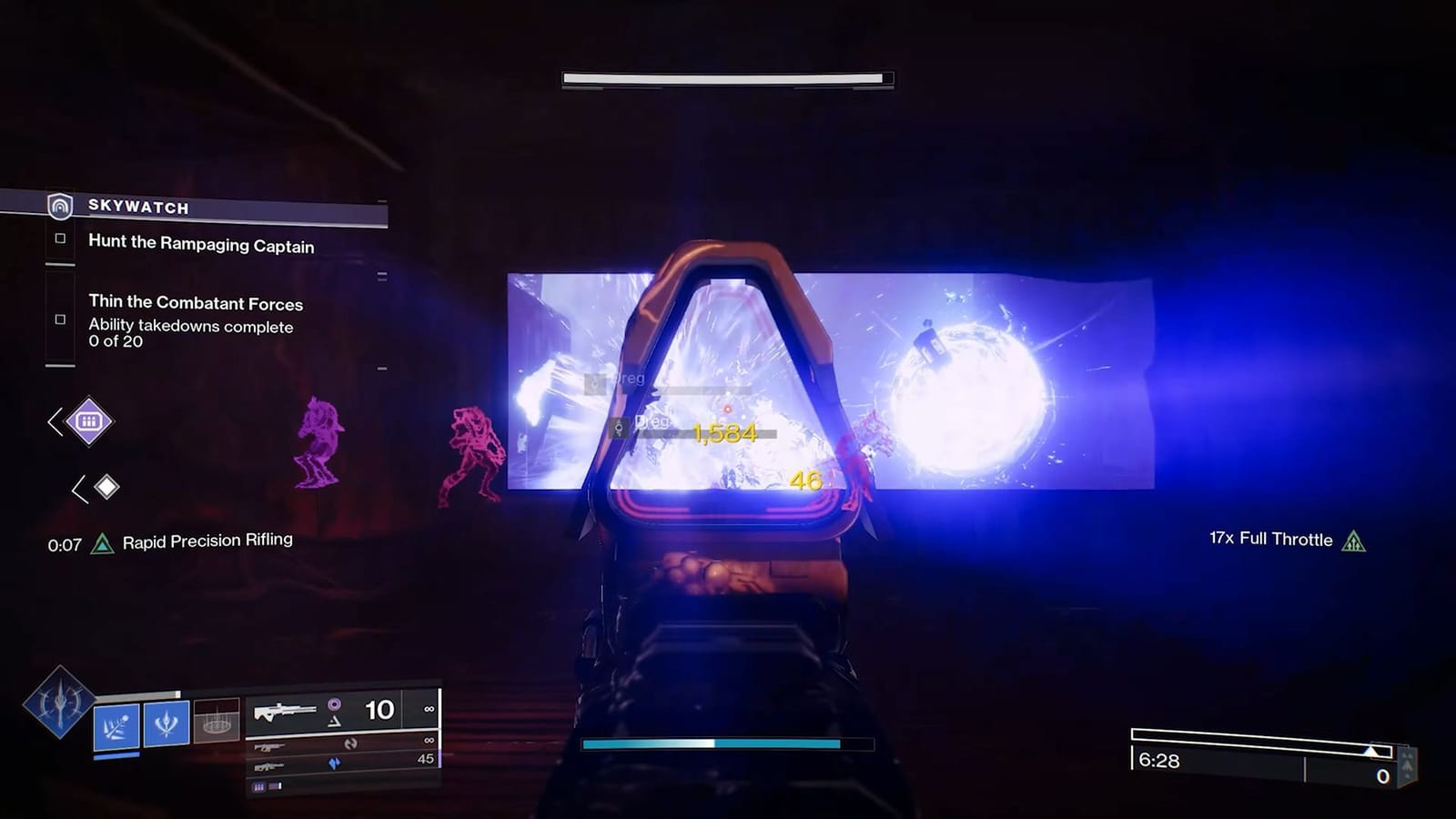Toggle the Hunt the Rampaging Captain objective checkbox
1456x819 pixels.
[60, 238]
